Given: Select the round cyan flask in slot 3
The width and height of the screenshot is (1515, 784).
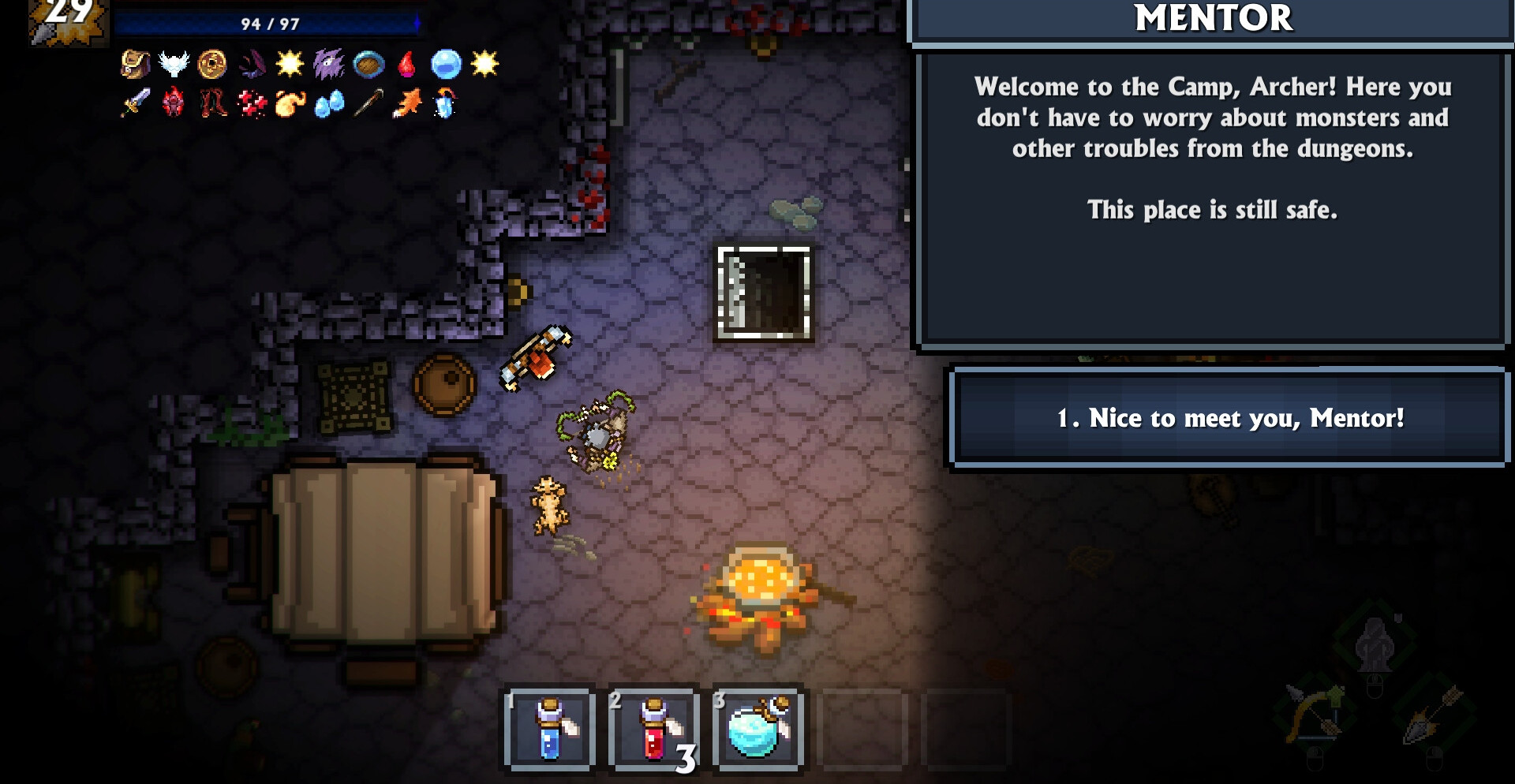Looking at the screenshot, I should tap(757, 729).
